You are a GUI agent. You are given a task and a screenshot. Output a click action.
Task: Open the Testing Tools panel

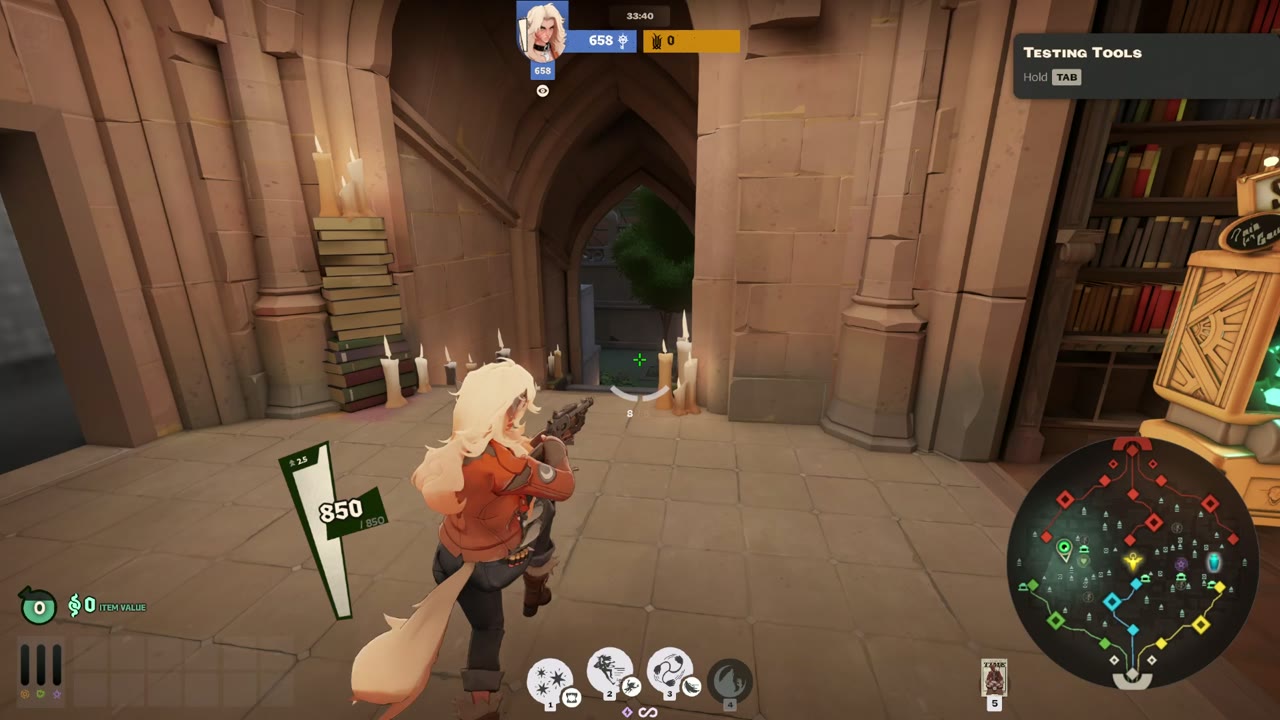(1082, 53)
